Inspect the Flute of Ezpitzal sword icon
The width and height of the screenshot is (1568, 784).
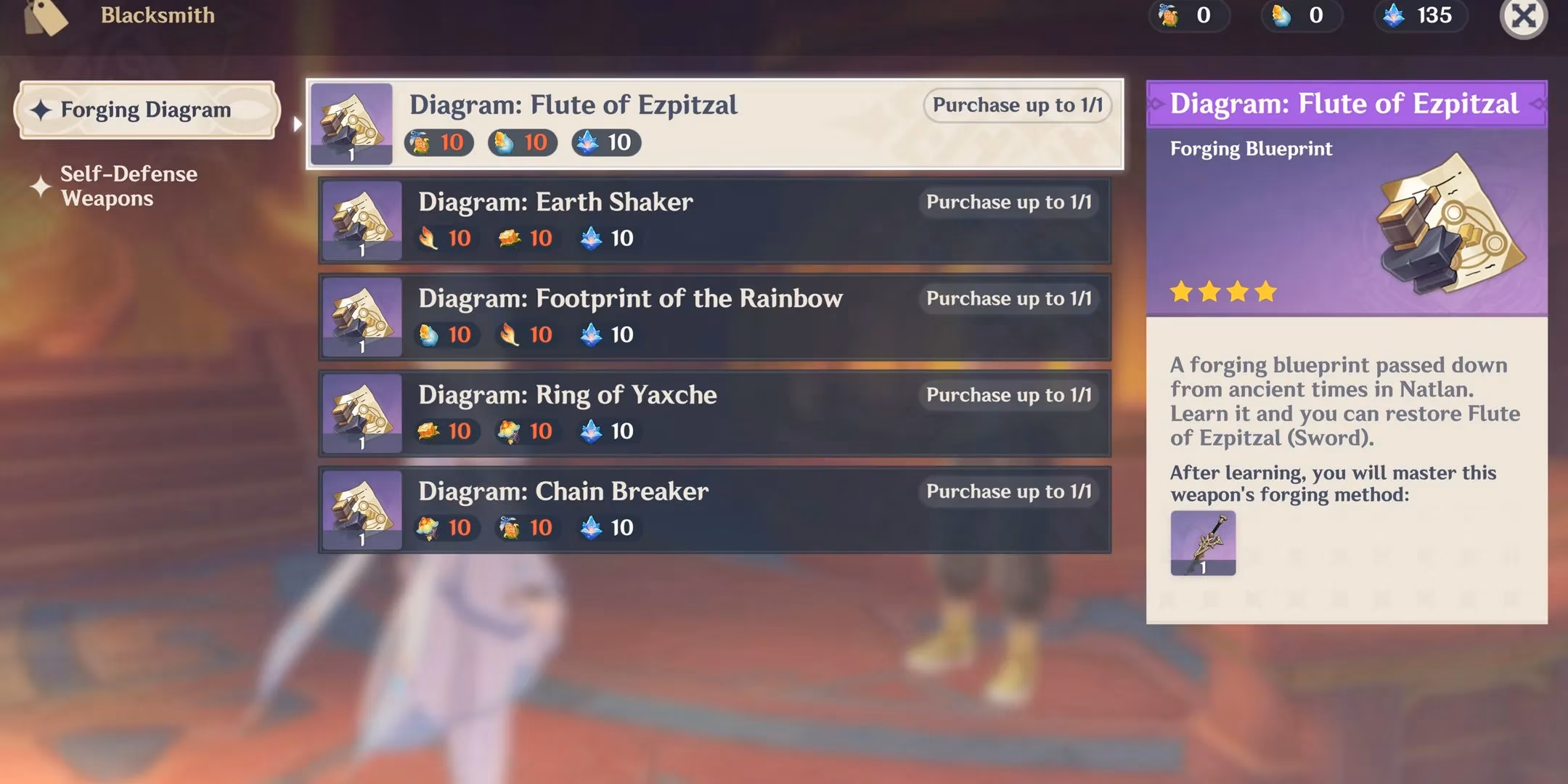pyautogui.click(x=1202, y=543)
